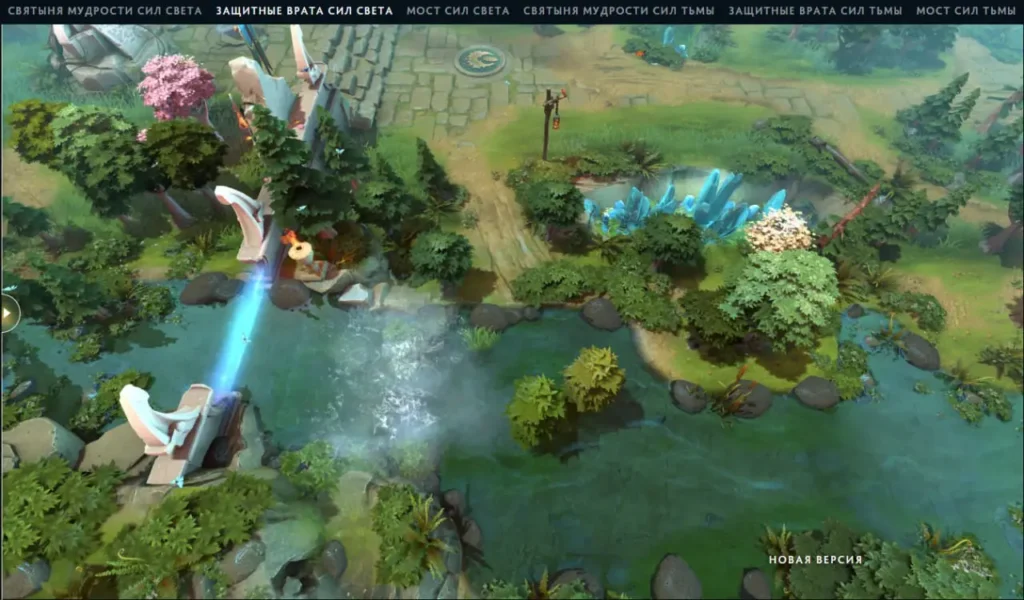Switch to Святыня мудрости сил света tab
The width and height of the screenshot is (1024, 600).
101,11
